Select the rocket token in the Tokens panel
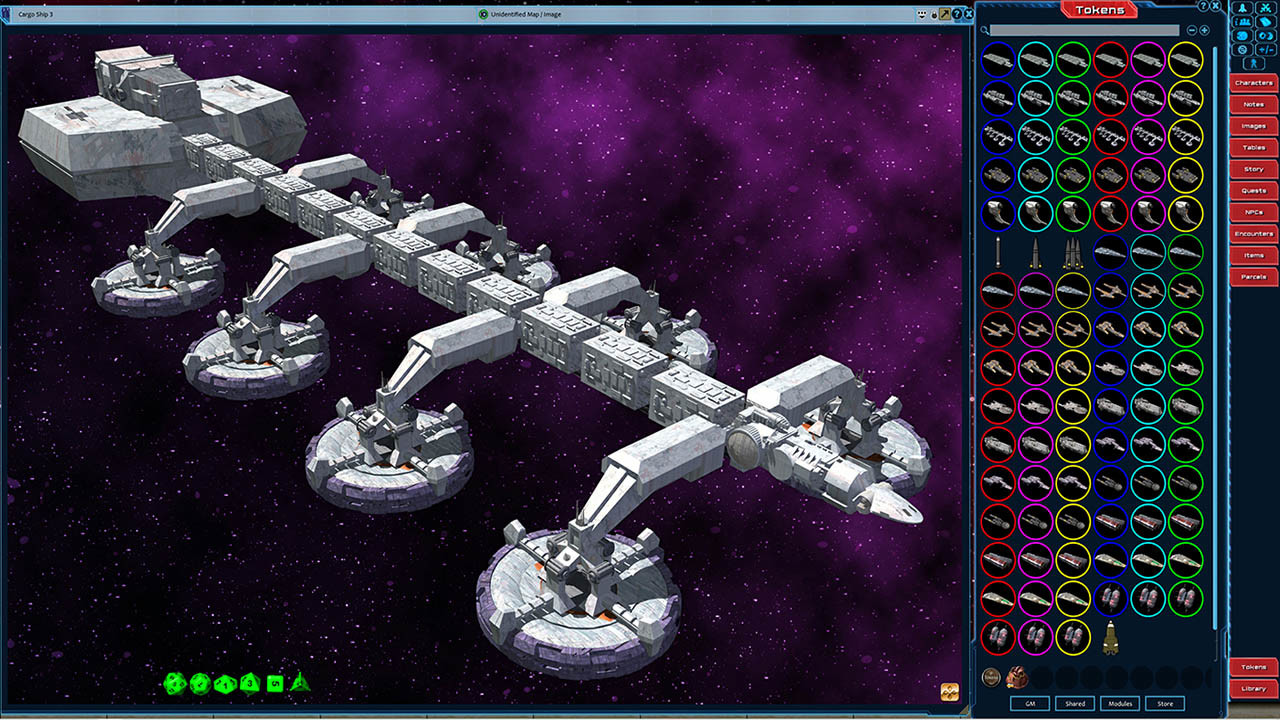The height and width of the screenshot is (720, 1280). (x=1110, y=640)
